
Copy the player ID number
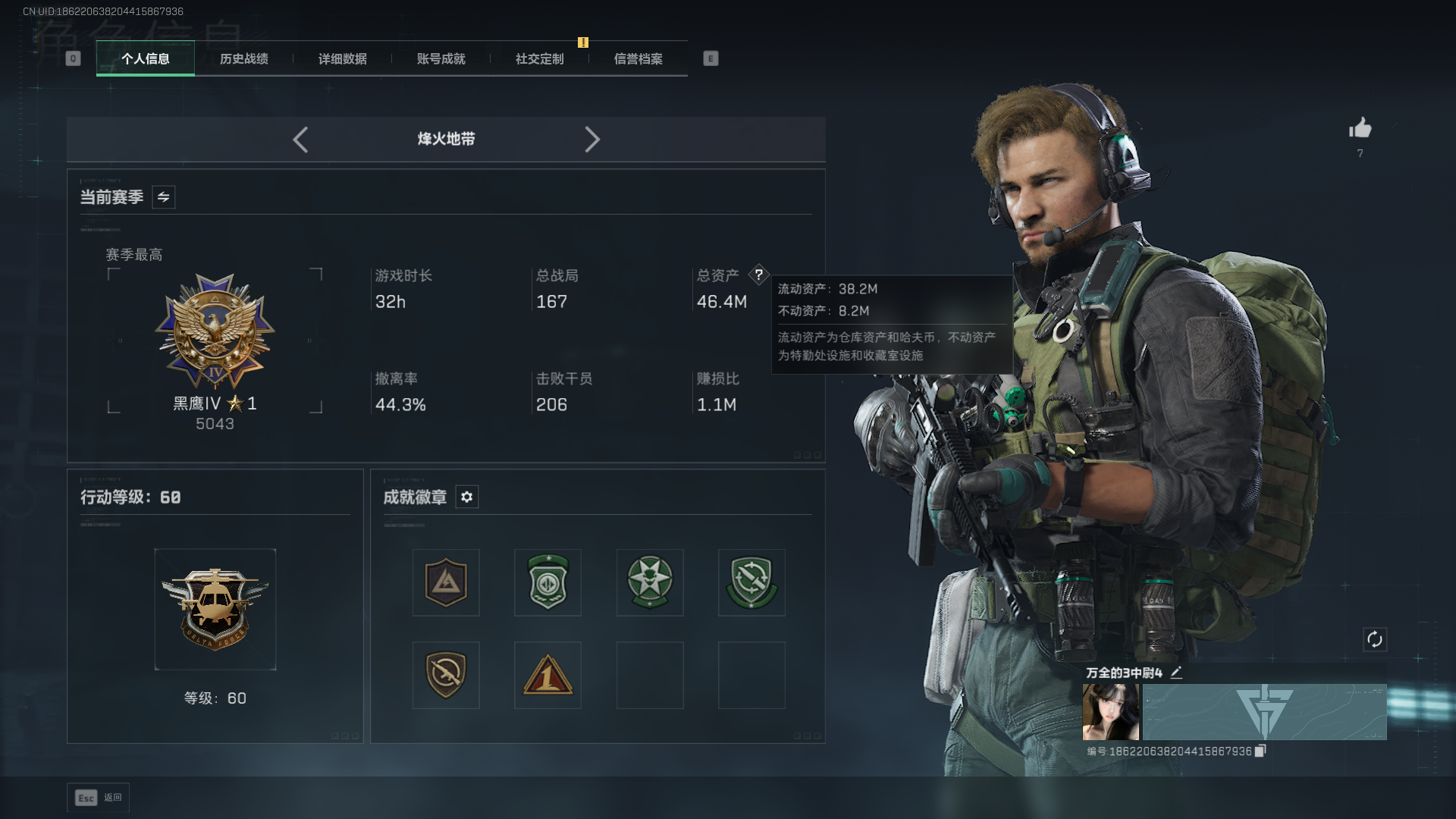1260,751
